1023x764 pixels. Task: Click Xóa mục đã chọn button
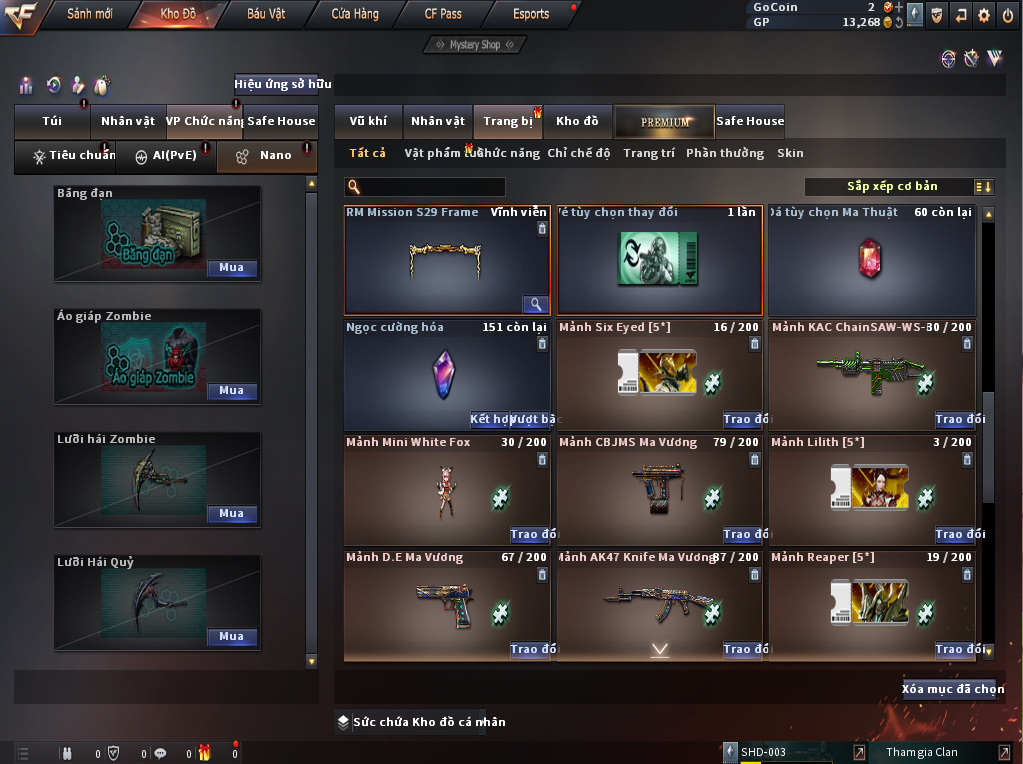pyautogui.click(x=952, y=689)
